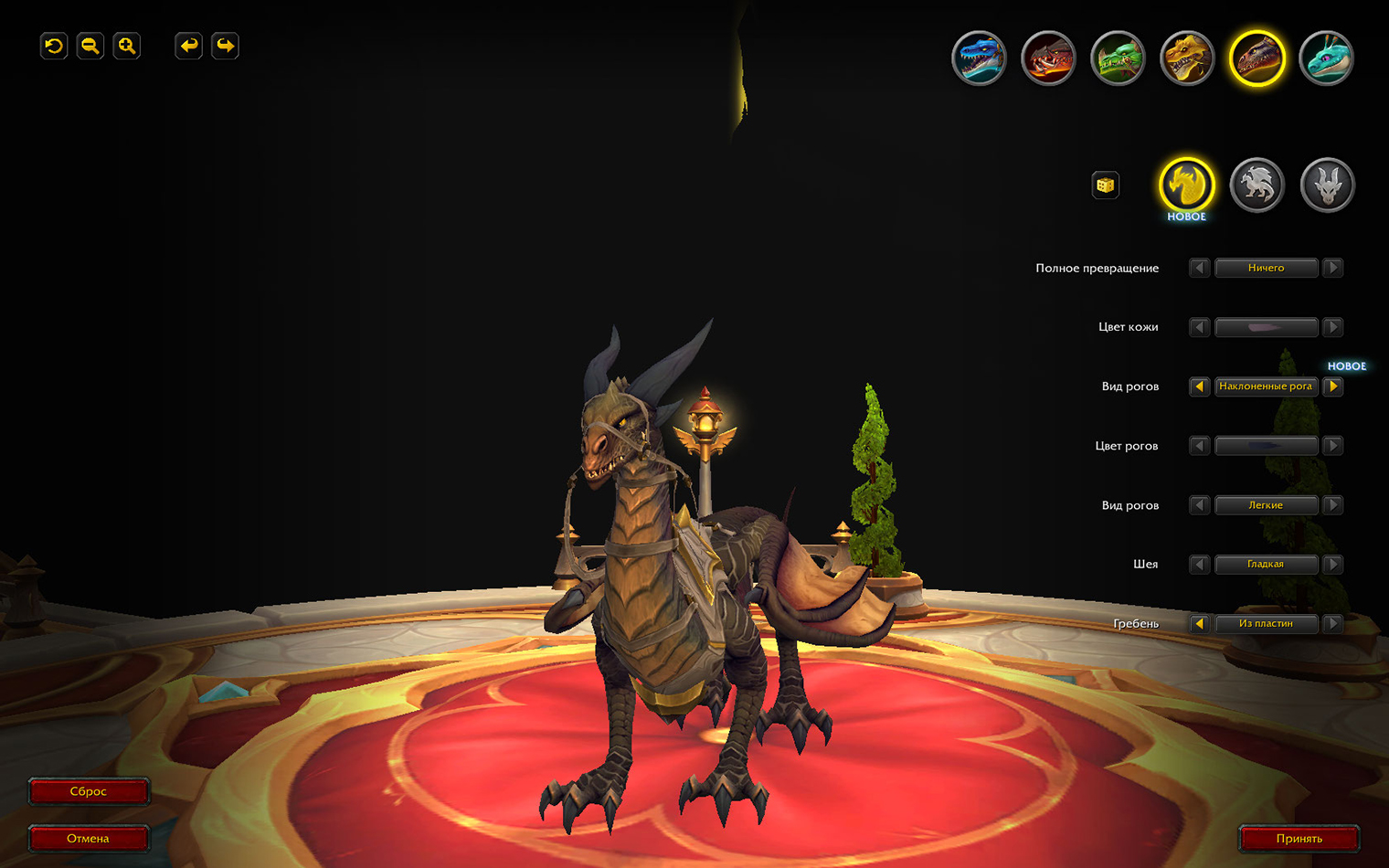Image resolution: width=1389 pixels, height=868 pixels.
Task: Zoom out the camera with minus magnifier
Action: (90, 46)
